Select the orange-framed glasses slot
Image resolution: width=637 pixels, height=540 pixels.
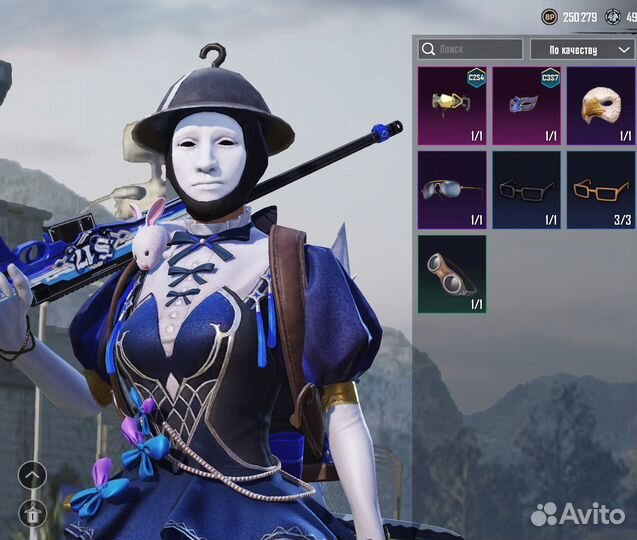(x=600, y=190)
